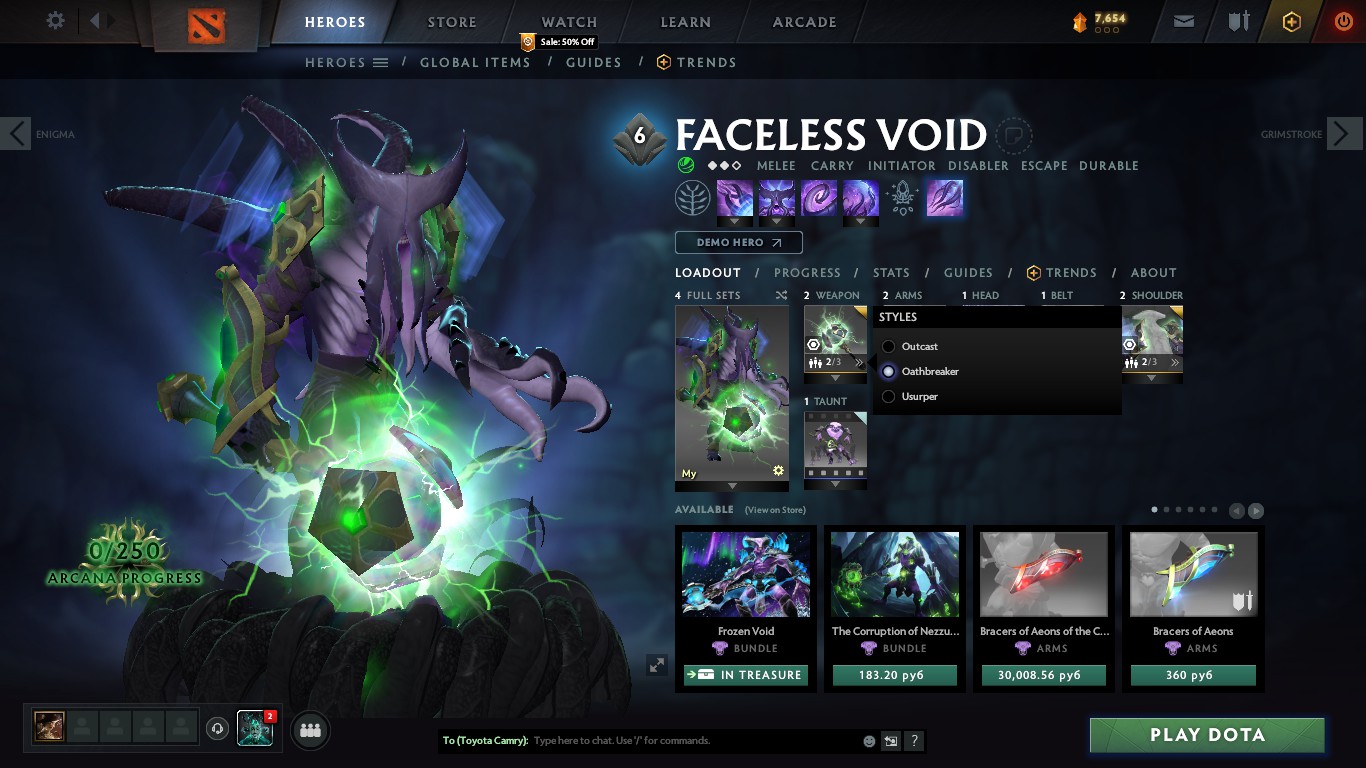Viewport: 1366px width, 768px height.
Task: Select the Outcast style option
Action: [887, 346]
